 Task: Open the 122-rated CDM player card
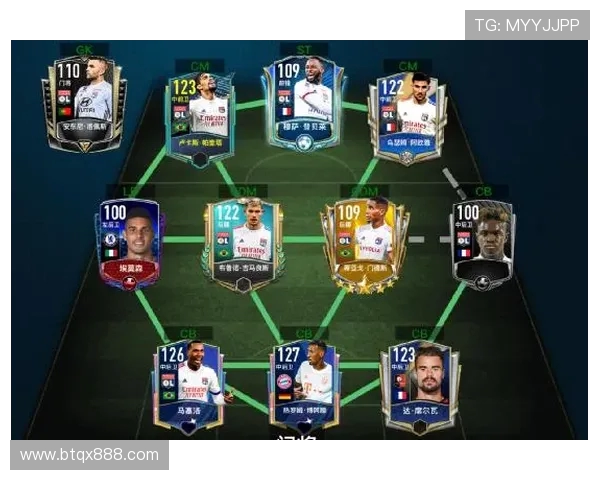point(240,244)
